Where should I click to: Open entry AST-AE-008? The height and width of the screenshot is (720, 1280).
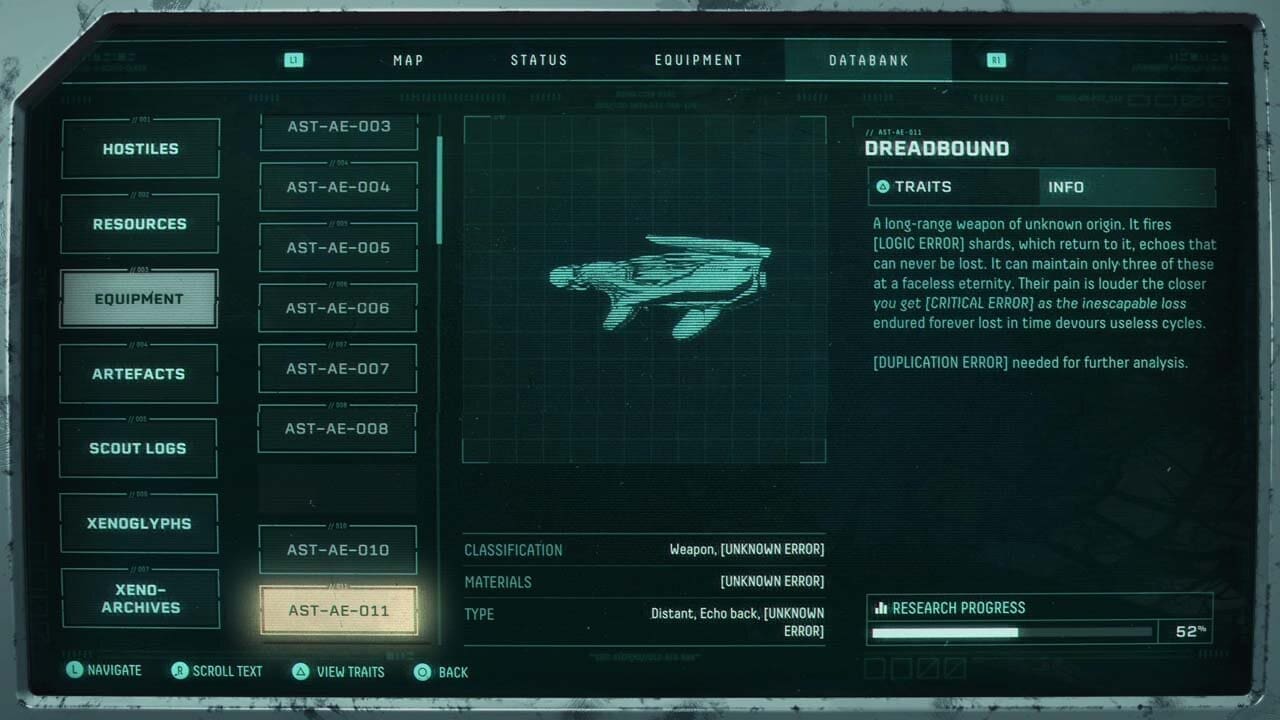[337, 429]
